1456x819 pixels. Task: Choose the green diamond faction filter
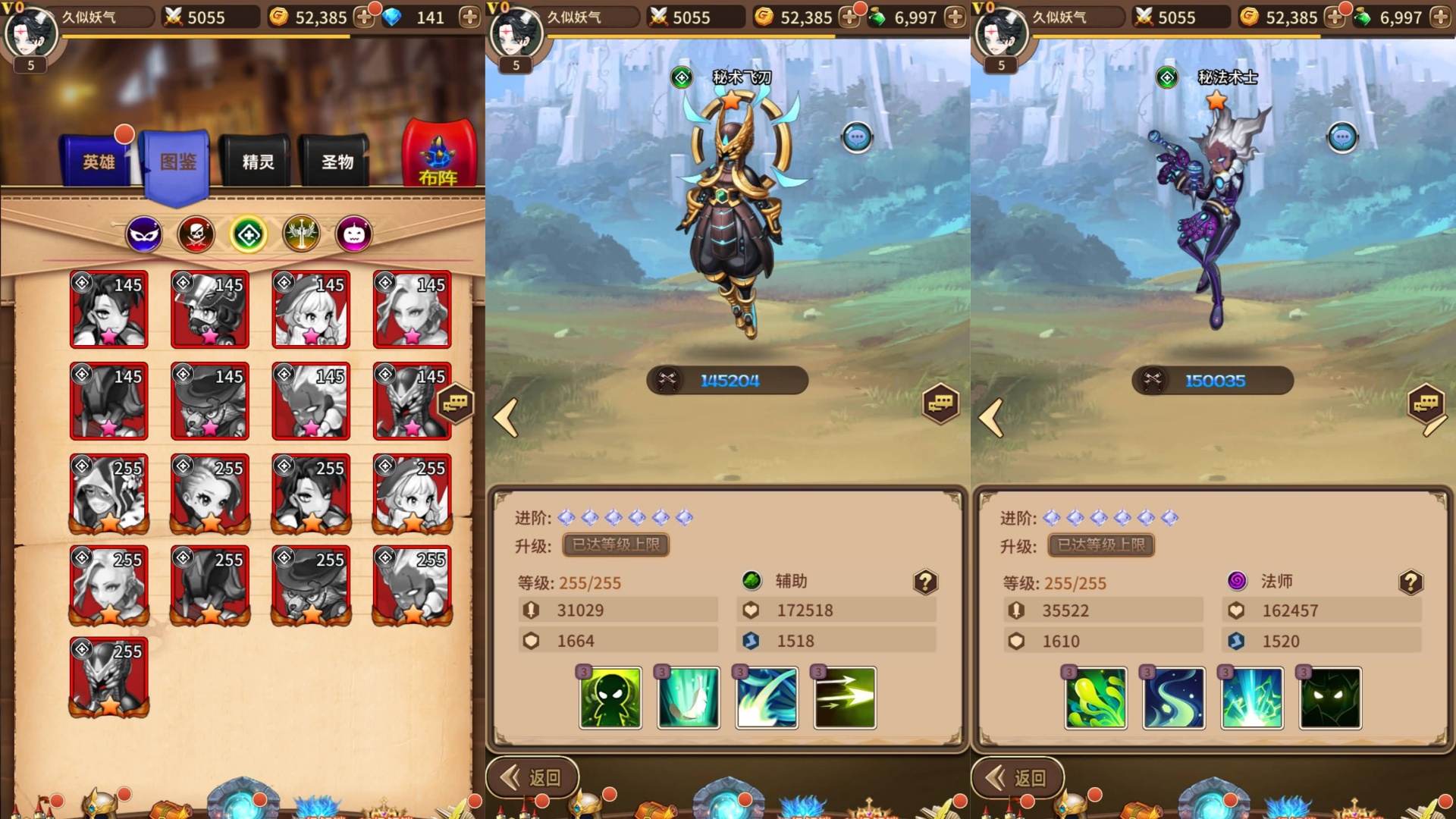point(249,235)
